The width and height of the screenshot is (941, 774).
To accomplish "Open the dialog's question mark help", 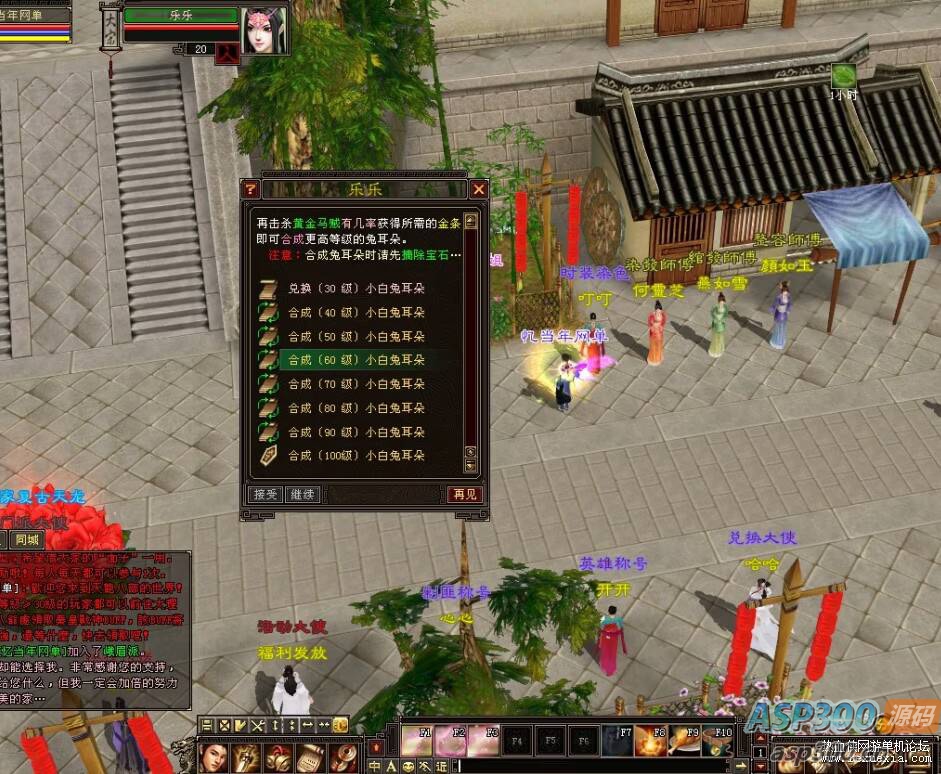I will tap(251, 189).
